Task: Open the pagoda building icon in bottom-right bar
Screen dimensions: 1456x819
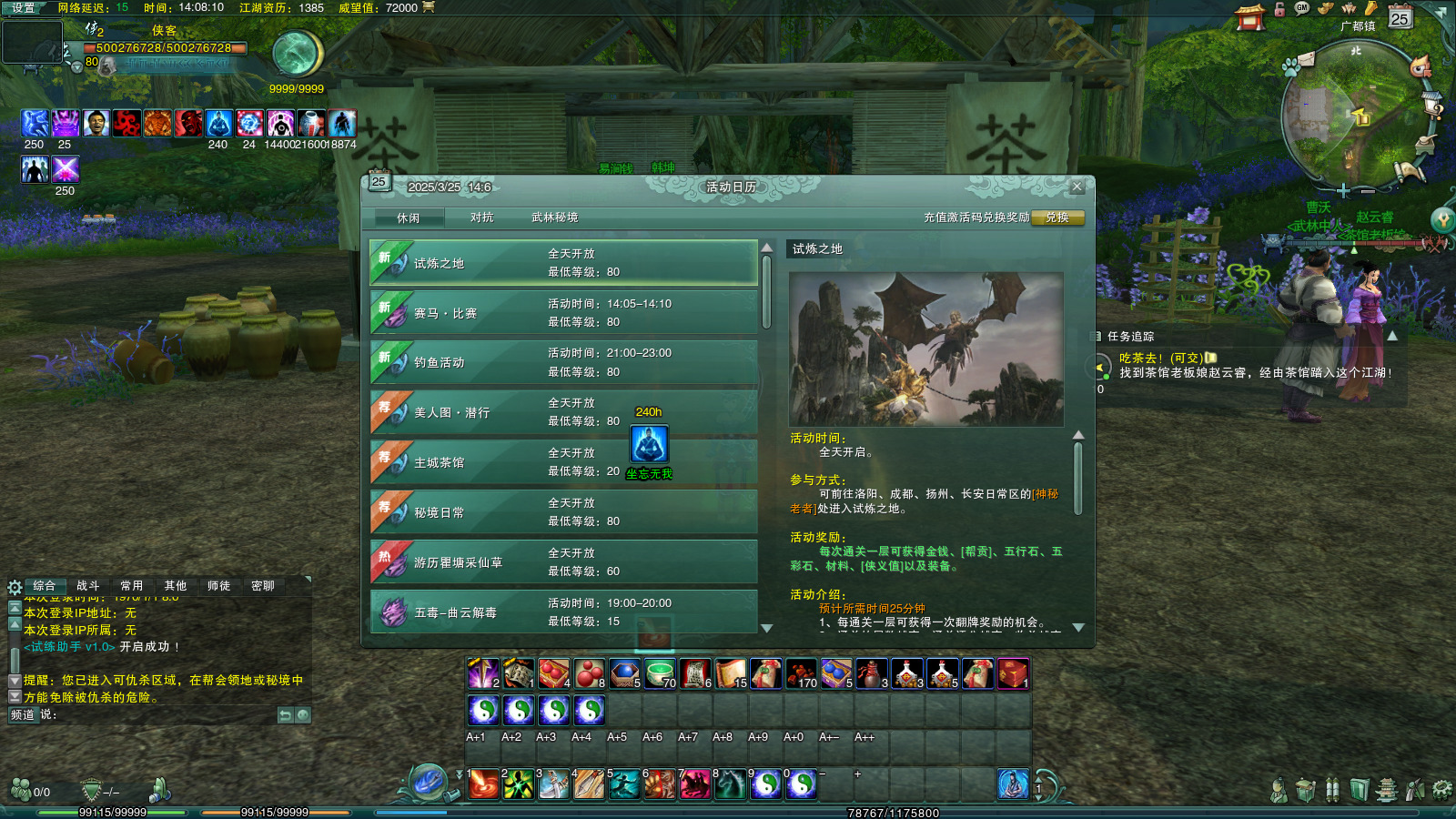Action: 1387,787
